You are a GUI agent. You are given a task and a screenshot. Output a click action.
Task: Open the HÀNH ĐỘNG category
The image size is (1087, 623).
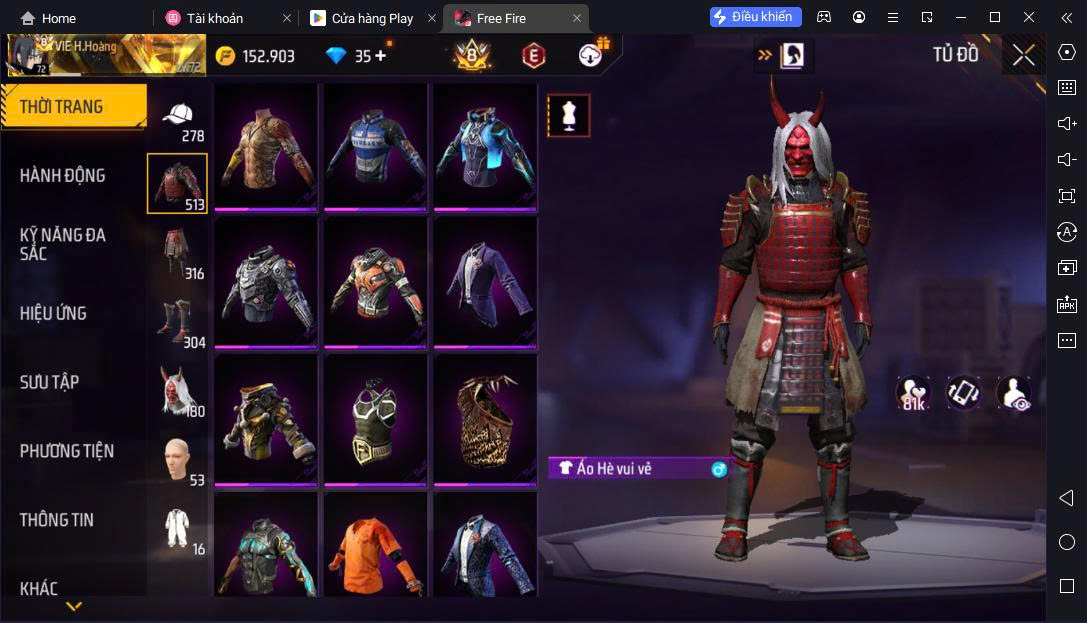point(63,176)
